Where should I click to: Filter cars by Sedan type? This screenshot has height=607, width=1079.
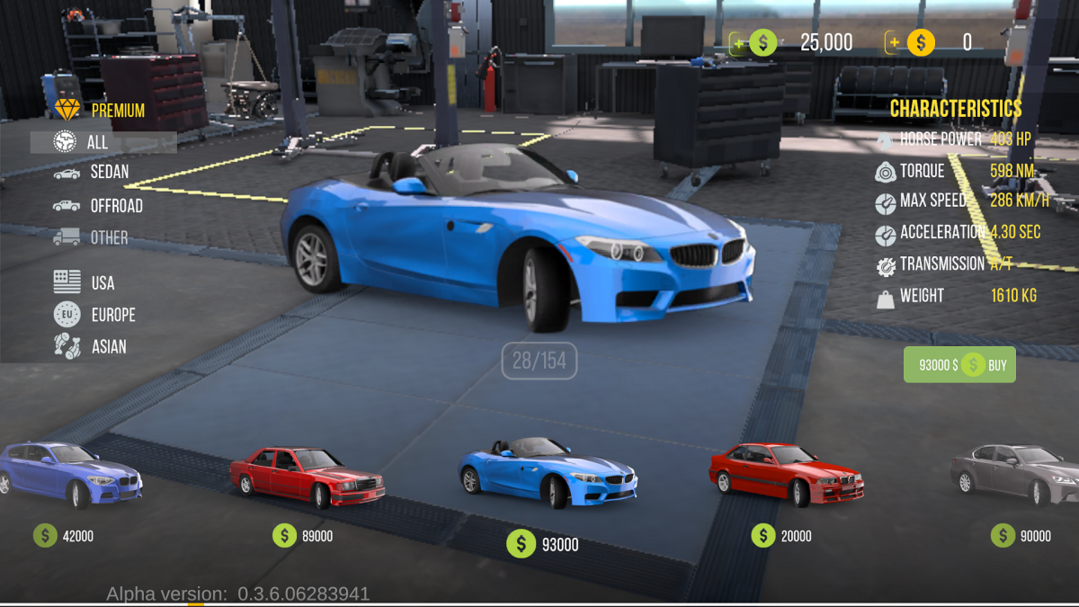point(92,173)
